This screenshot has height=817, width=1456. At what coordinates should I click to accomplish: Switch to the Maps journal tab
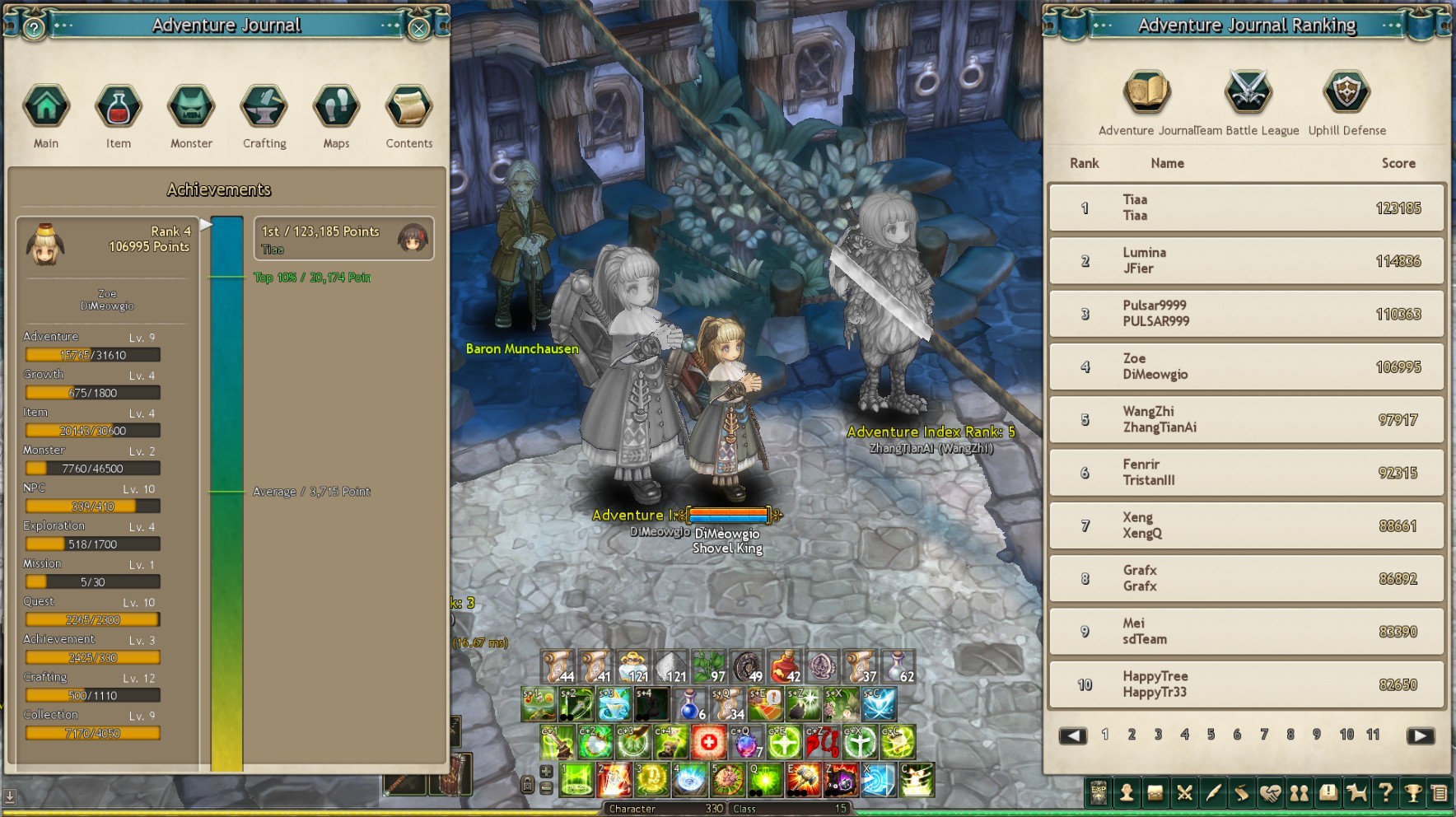[336, 106]
